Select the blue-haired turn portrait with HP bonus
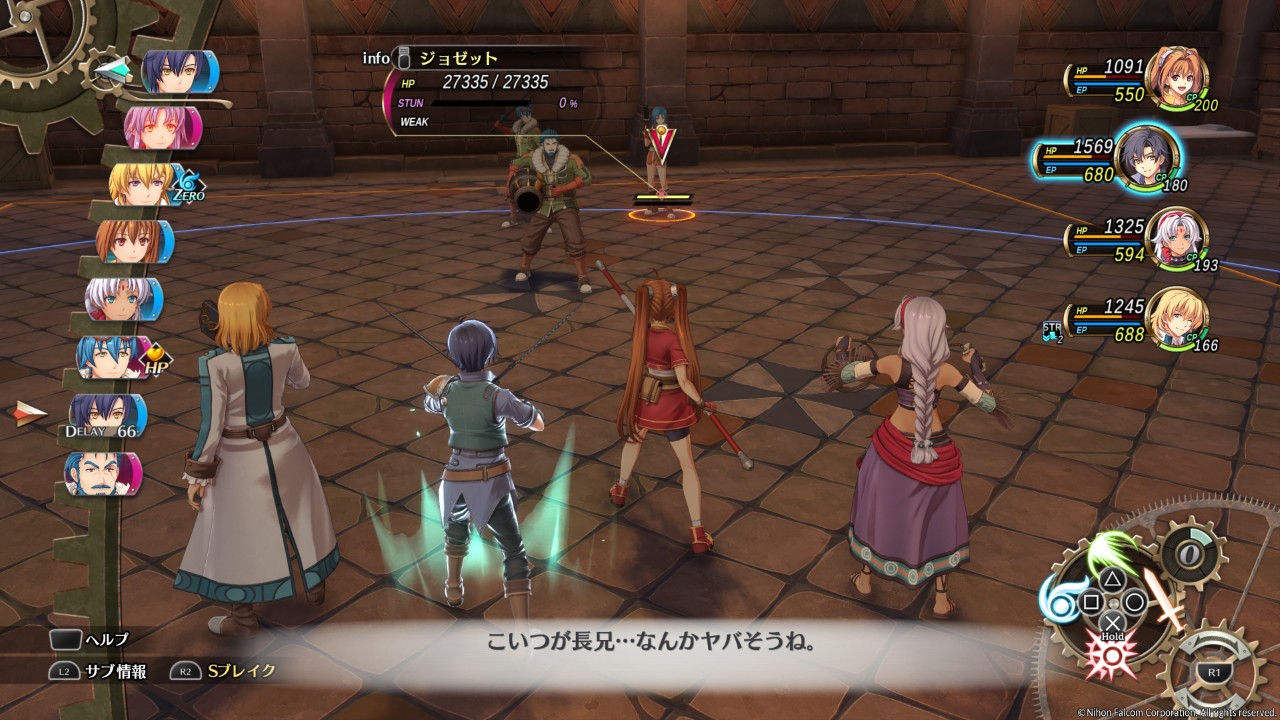Image resolution: width=1280 pixels, height=720 pixels. [x=115, y=357]
